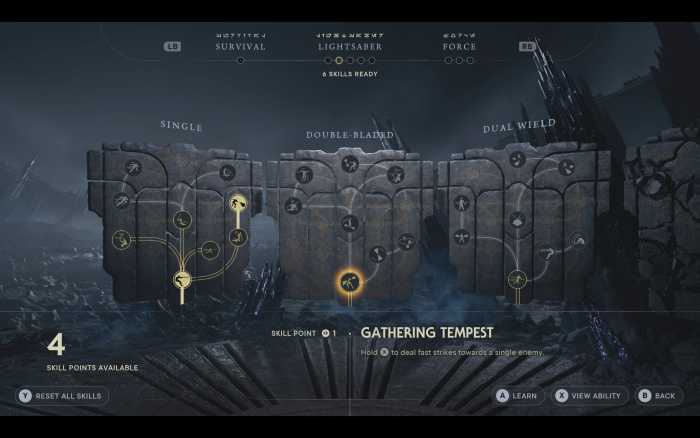Click the View Ability button
Image resolution: width=700 pixels, height=438 pixels.
click(590, 395)
